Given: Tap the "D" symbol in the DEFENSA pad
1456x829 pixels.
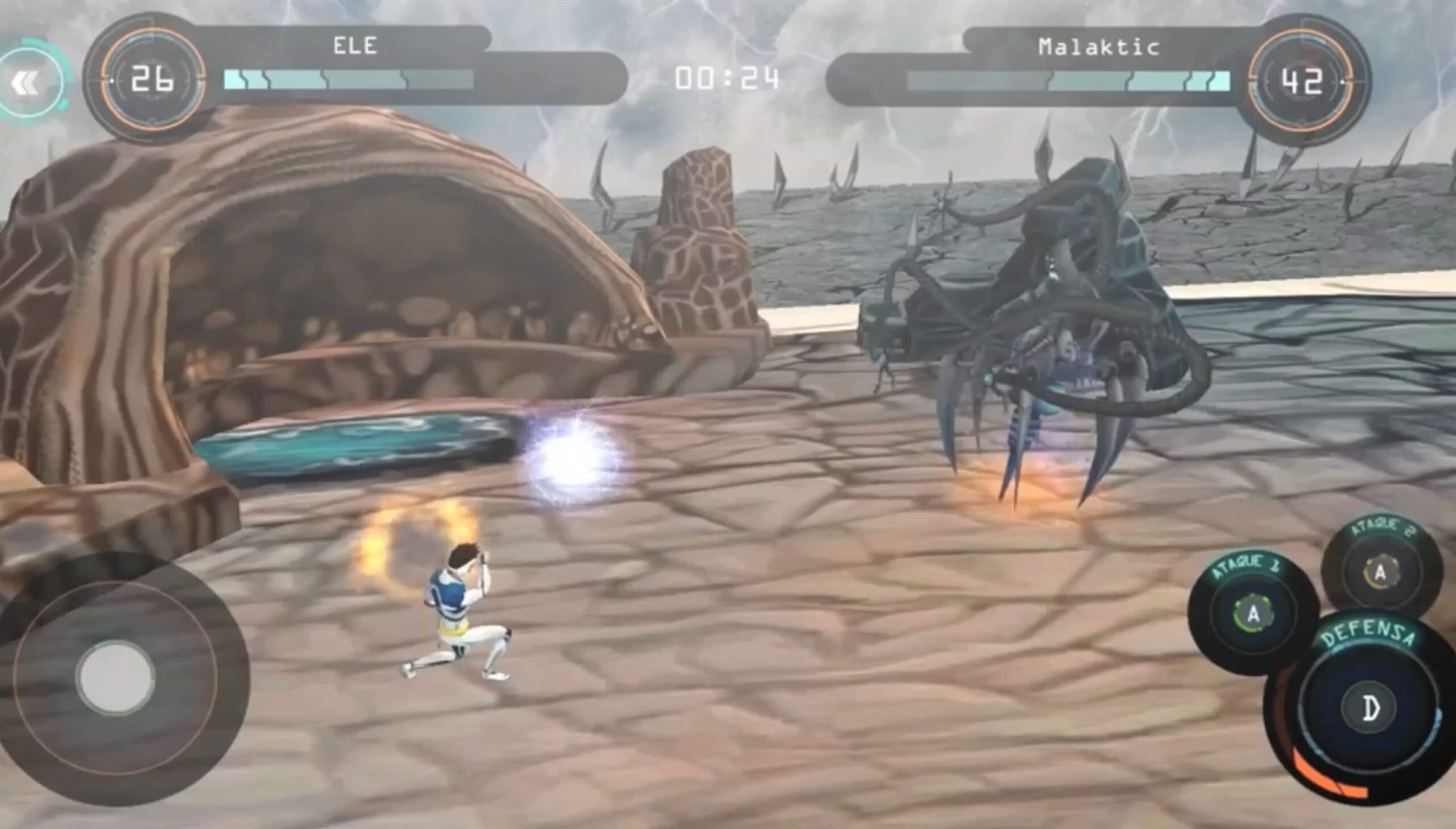Looking at the screenshot, I should pyautogui.click(x=1371, y=708).
